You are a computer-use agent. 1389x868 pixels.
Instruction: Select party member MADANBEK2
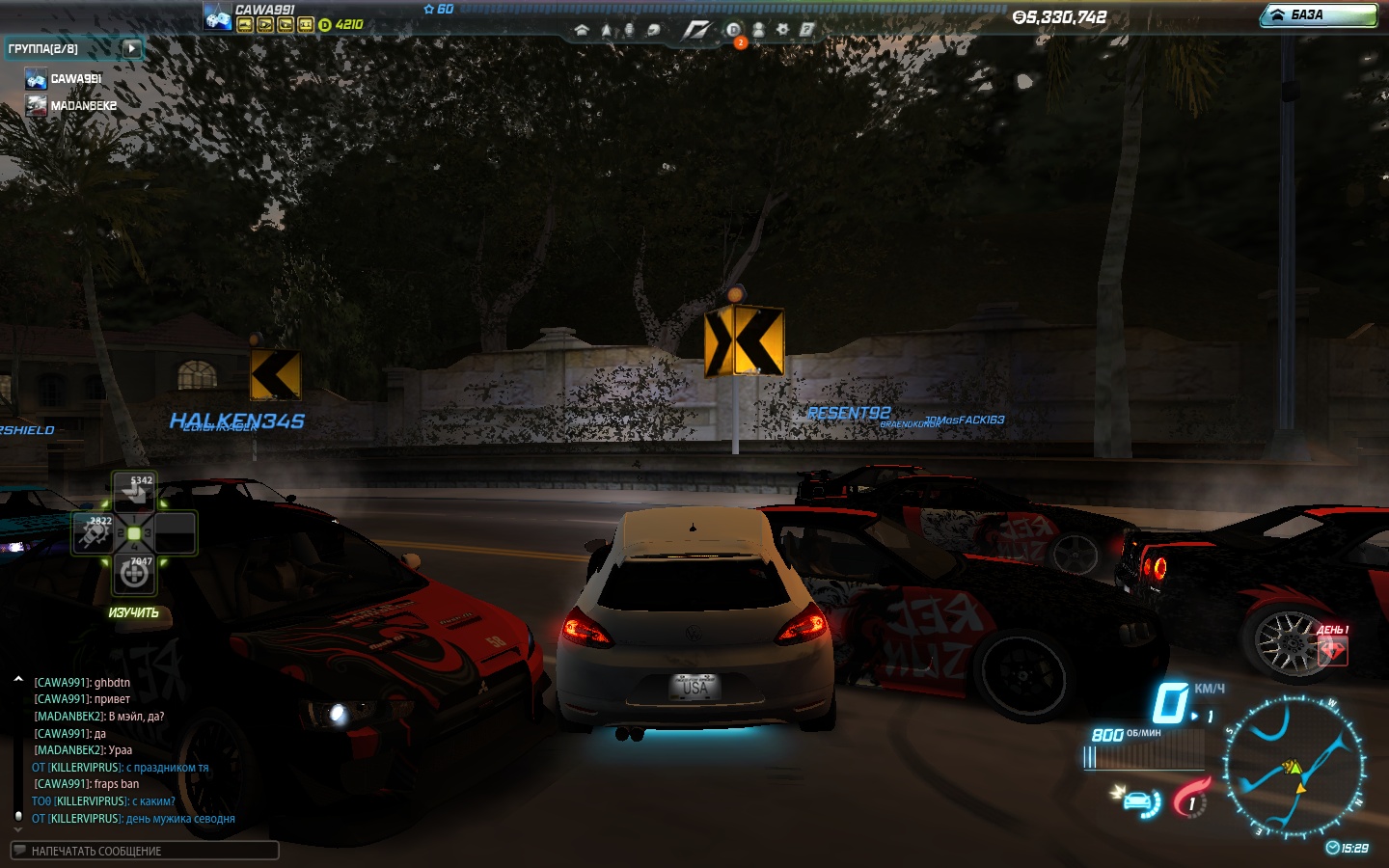tap(83, 106)
